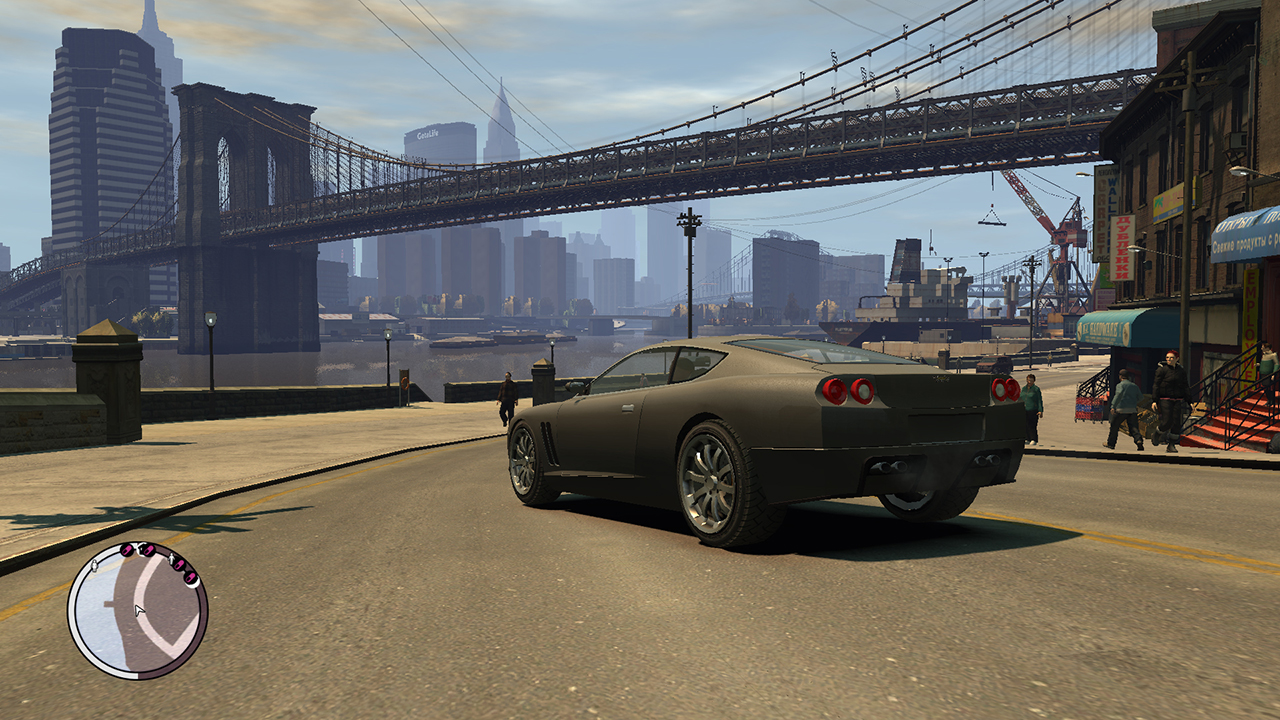Select the player arrow marker on the radar
The width and height of the screenshot is (1280, 720).
tap(140, 609)
